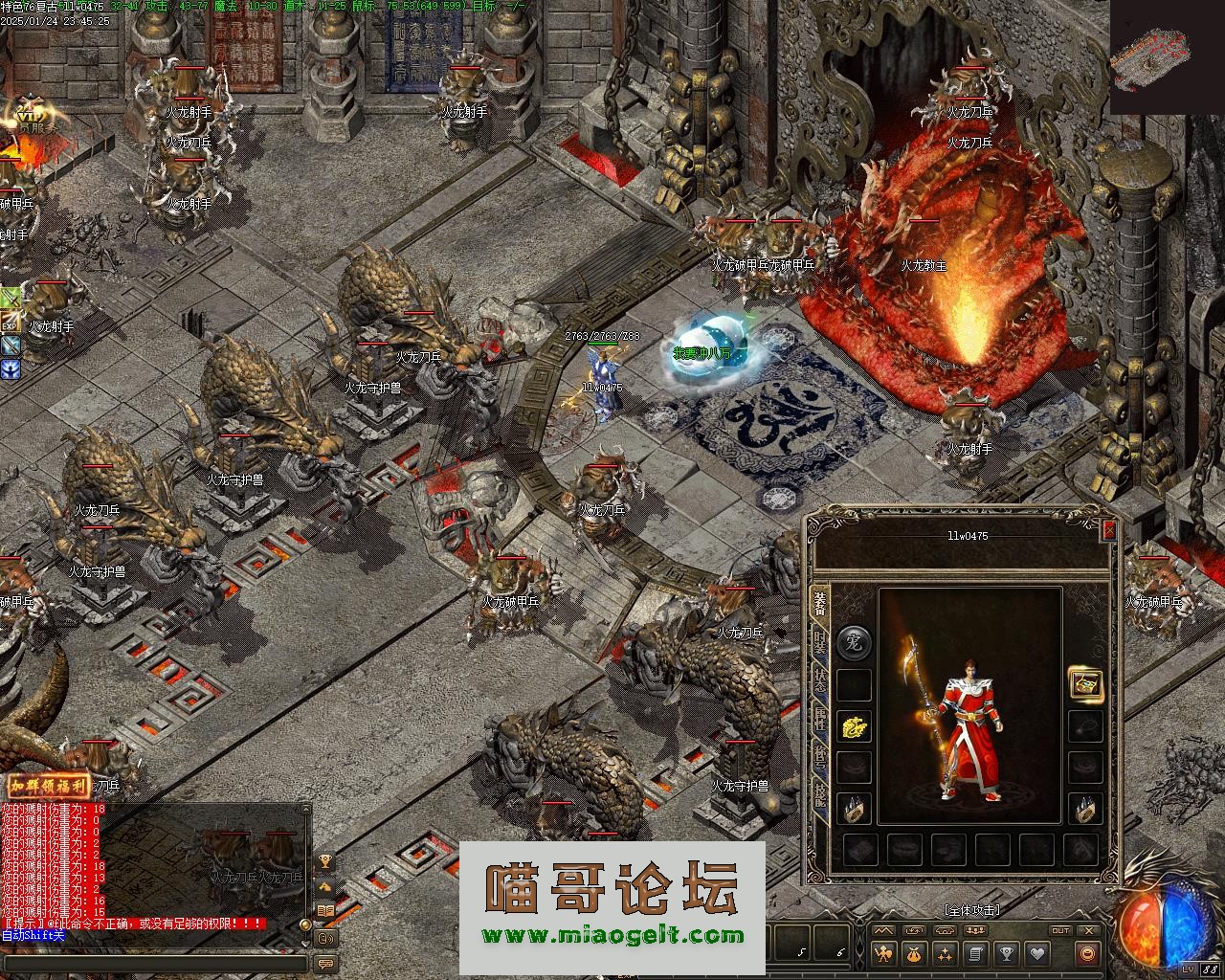Open the minimap thumbnail
Viewport: 1225px width, 980px height.
1149,57
